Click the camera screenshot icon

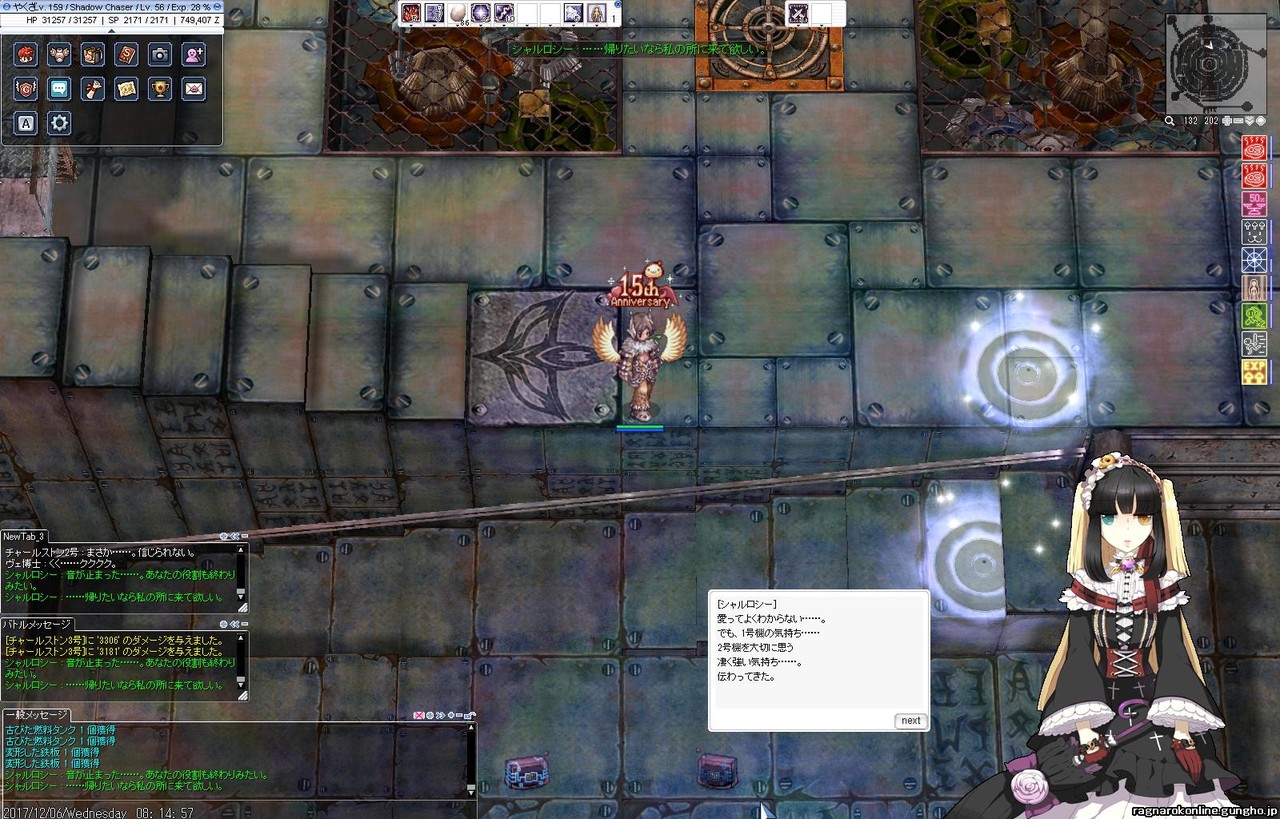[x=160, y=55]
